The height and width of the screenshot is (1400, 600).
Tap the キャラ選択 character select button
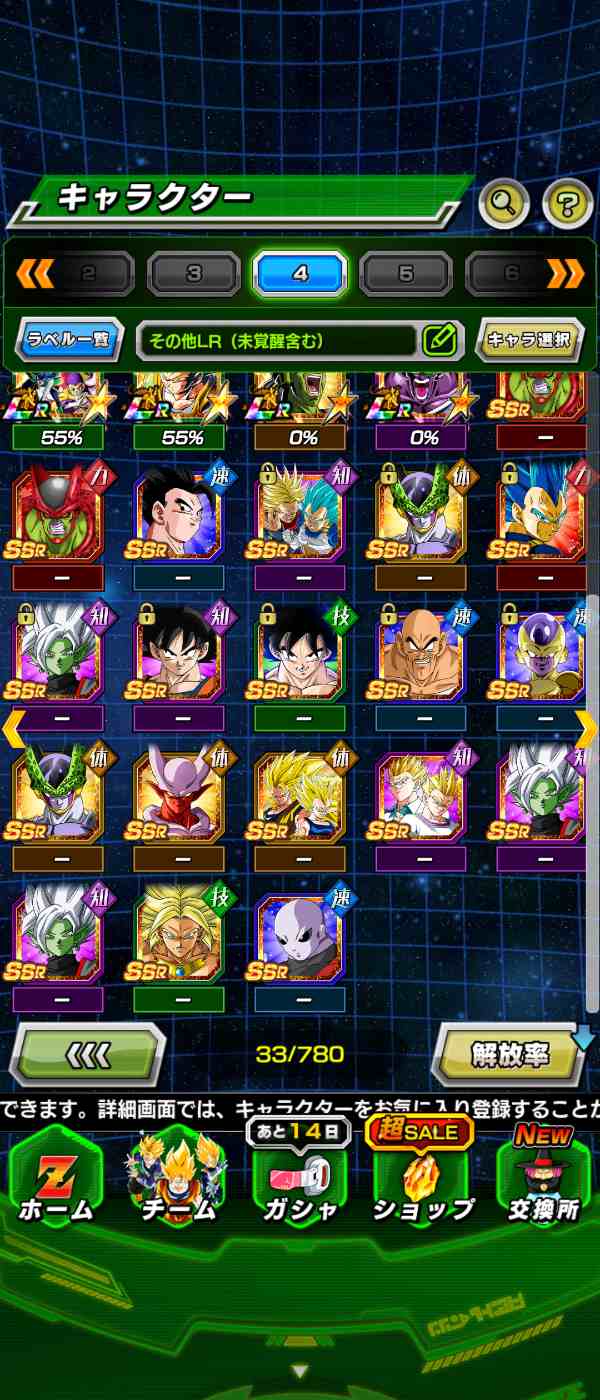pyautogui.click(x=529, y=340)
